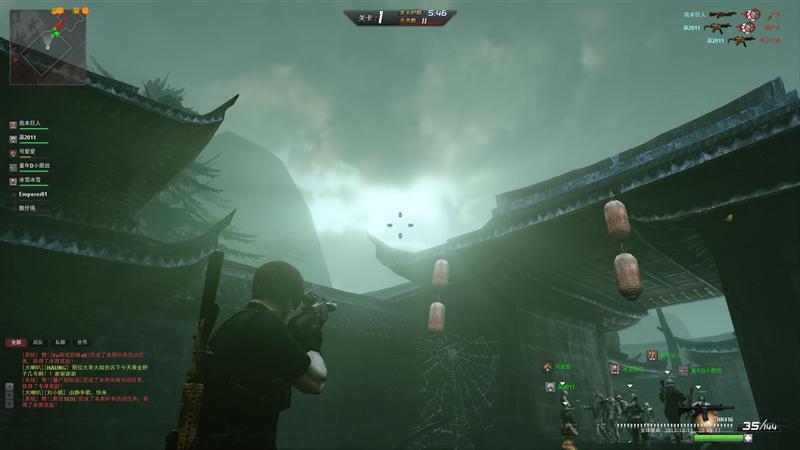Select the 私聊 chat tab
The height and width of the screenshot is (450, 800).
60,342
